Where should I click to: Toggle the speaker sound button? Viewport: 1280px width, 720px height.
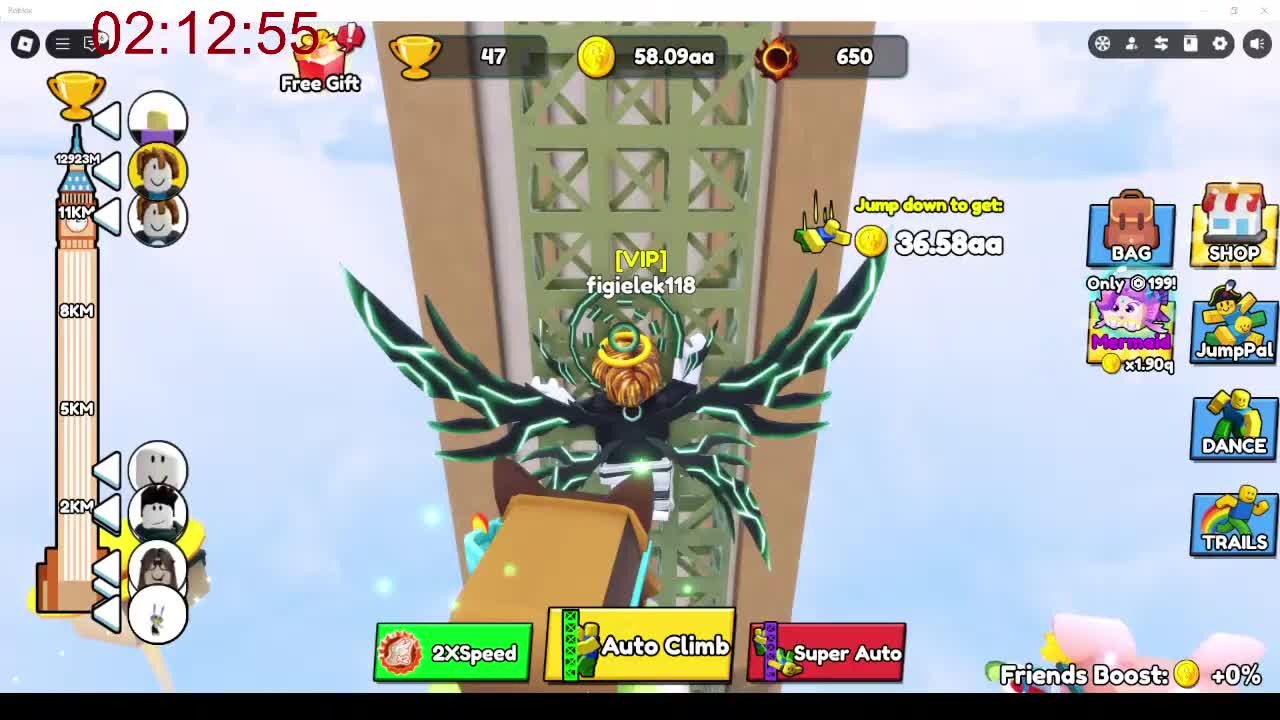tap(1257, 43)
